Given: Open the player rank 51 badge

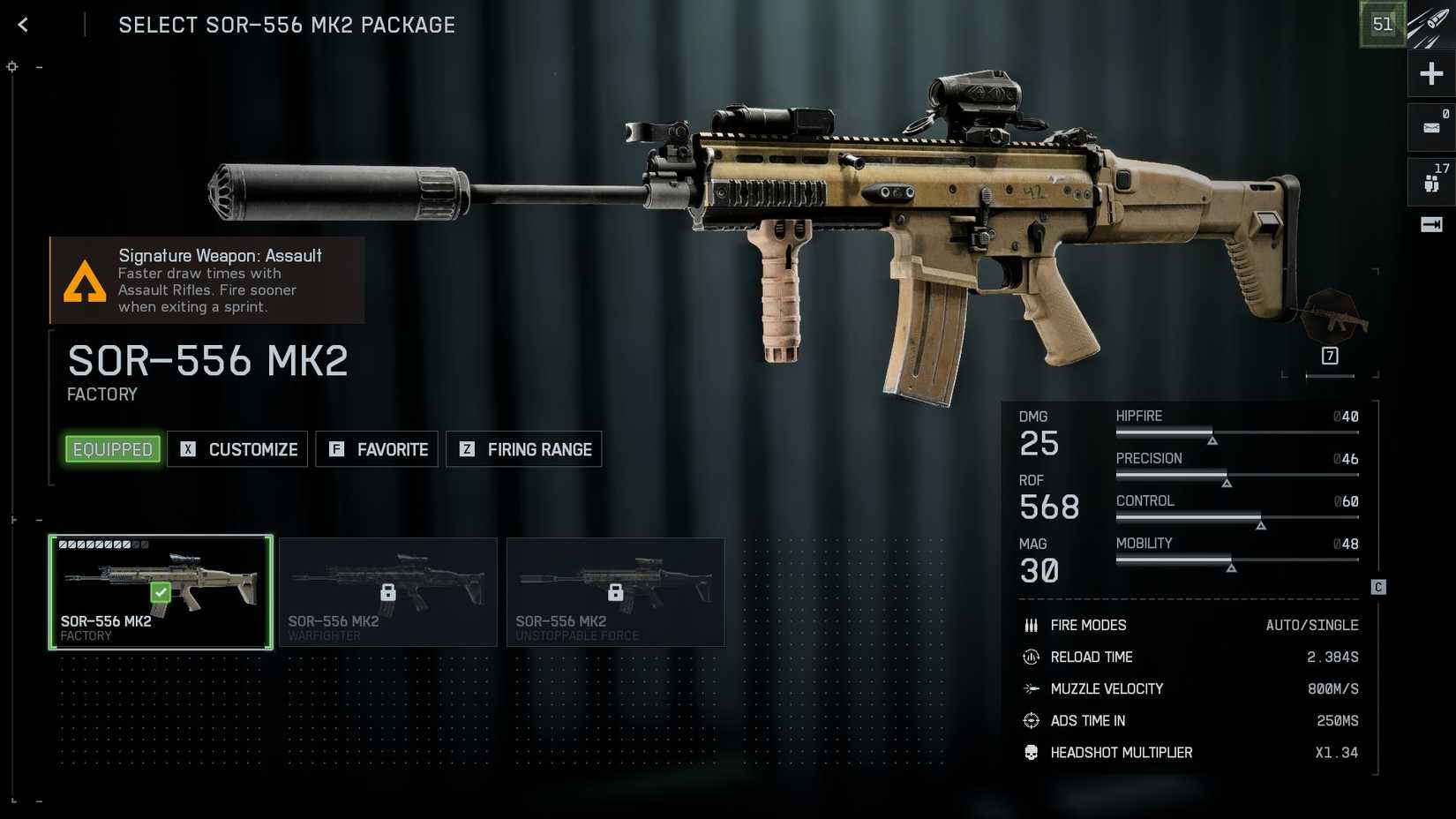Looking at the screenshot, I should pos(1382,24).
